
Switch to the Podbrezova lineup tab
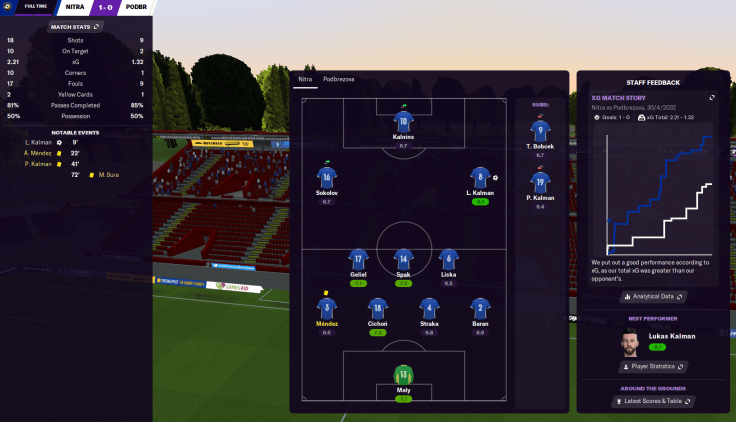coord(338,79)
